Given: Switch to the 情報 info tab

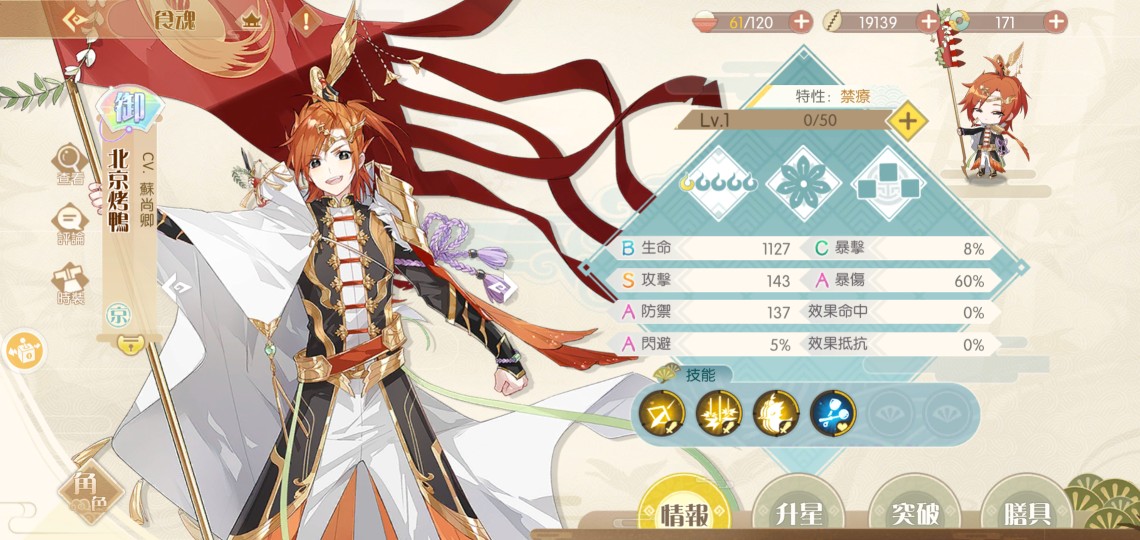Looking at the screenshot, I should tap(684, 513).
